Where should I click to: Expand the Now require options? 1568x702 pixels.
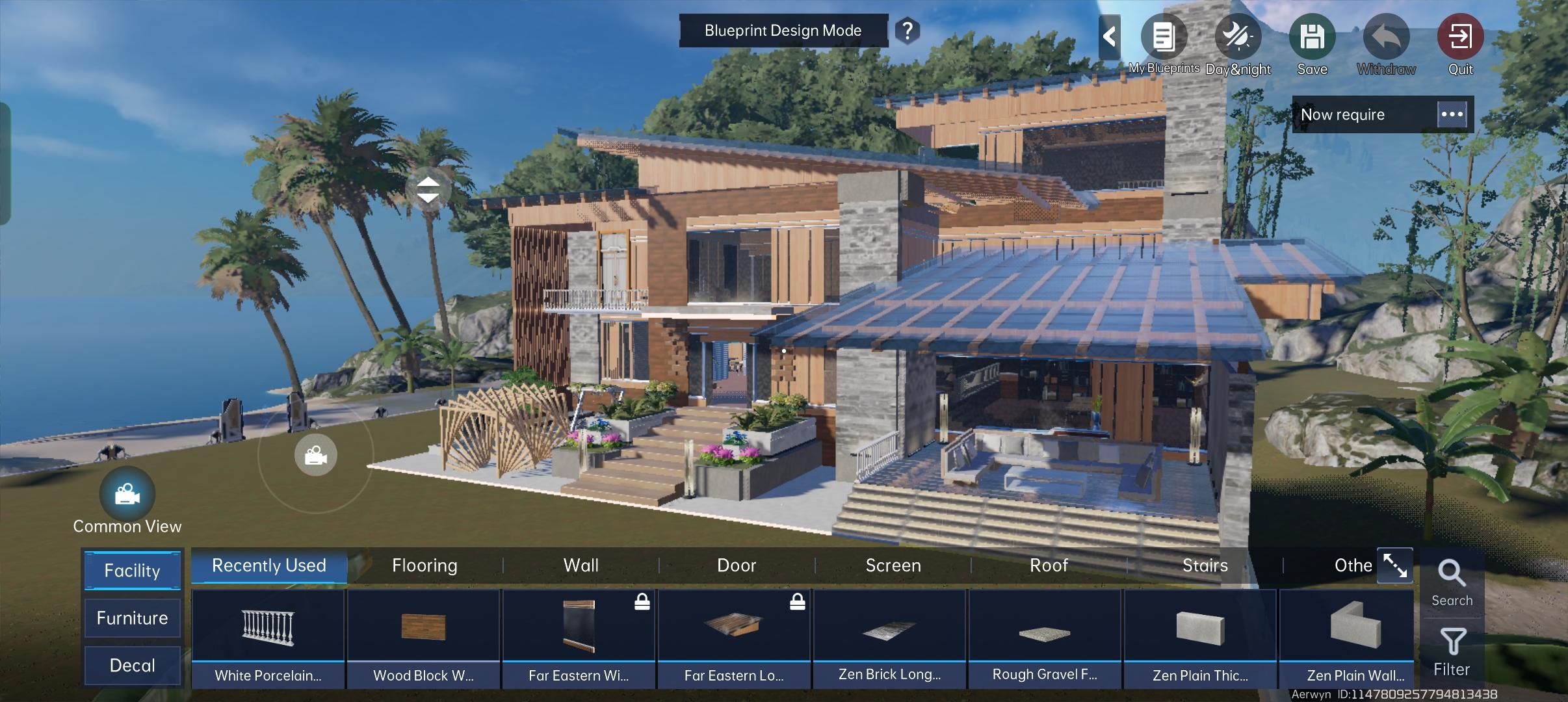1452,114
